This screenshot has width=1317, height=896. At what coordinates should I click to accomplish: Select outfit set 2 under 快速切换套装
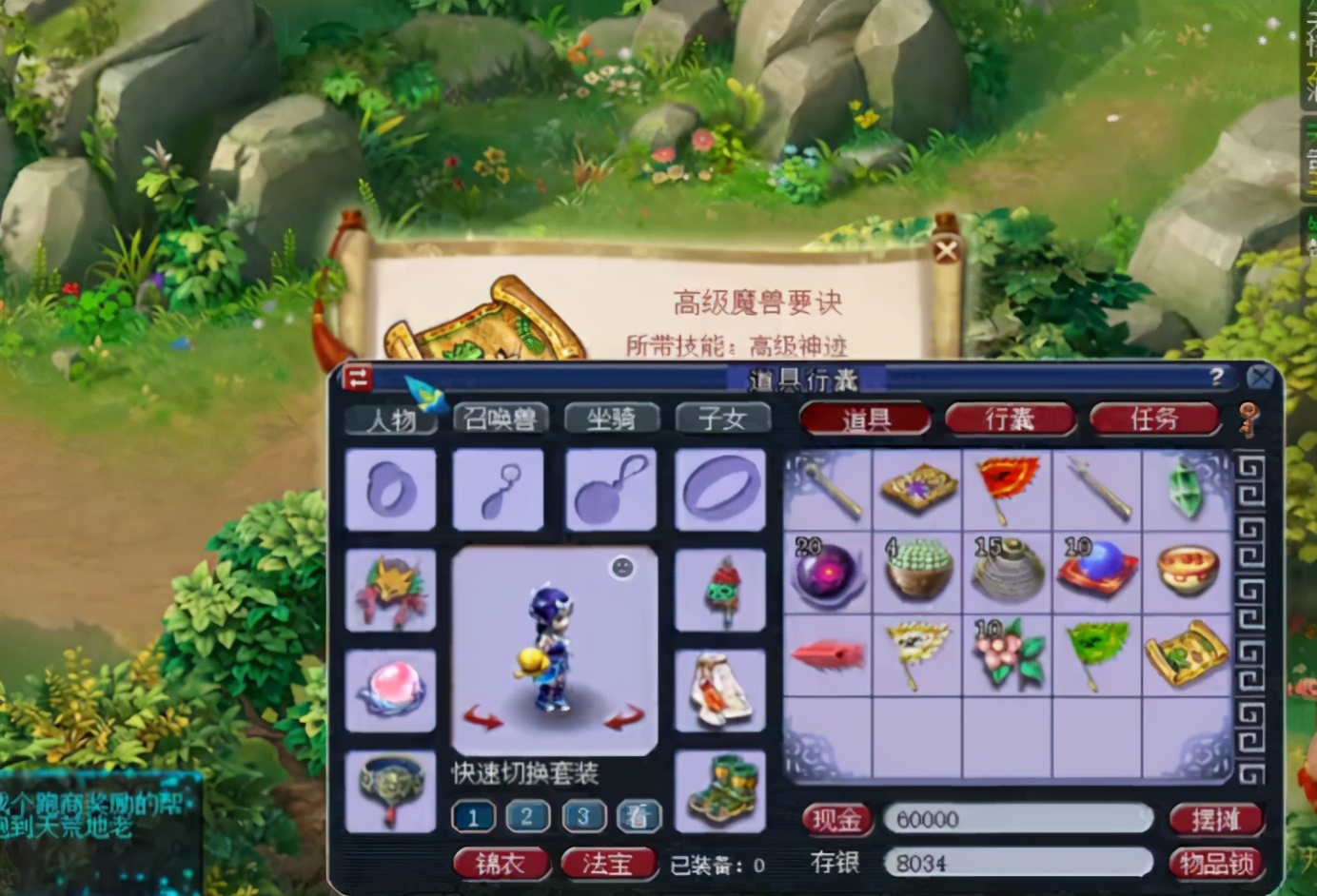click(527, 816)
